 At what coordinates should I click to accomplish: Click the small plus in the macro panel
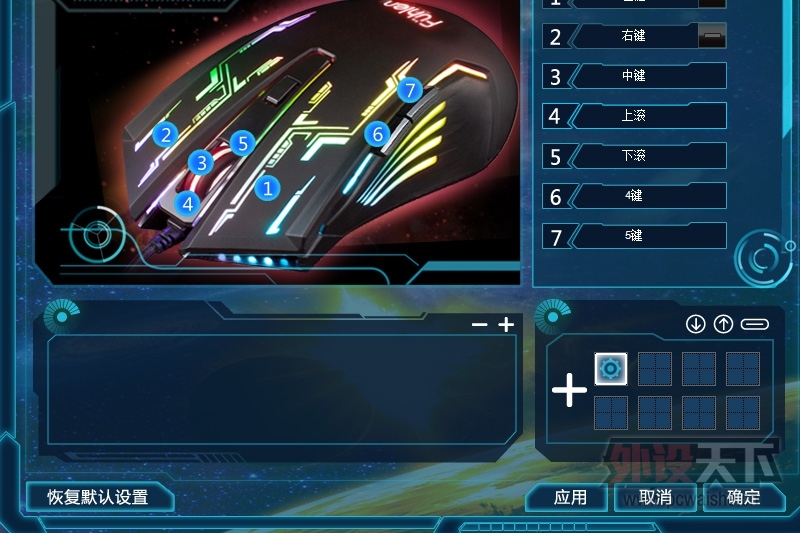click(x=506, y=325)
